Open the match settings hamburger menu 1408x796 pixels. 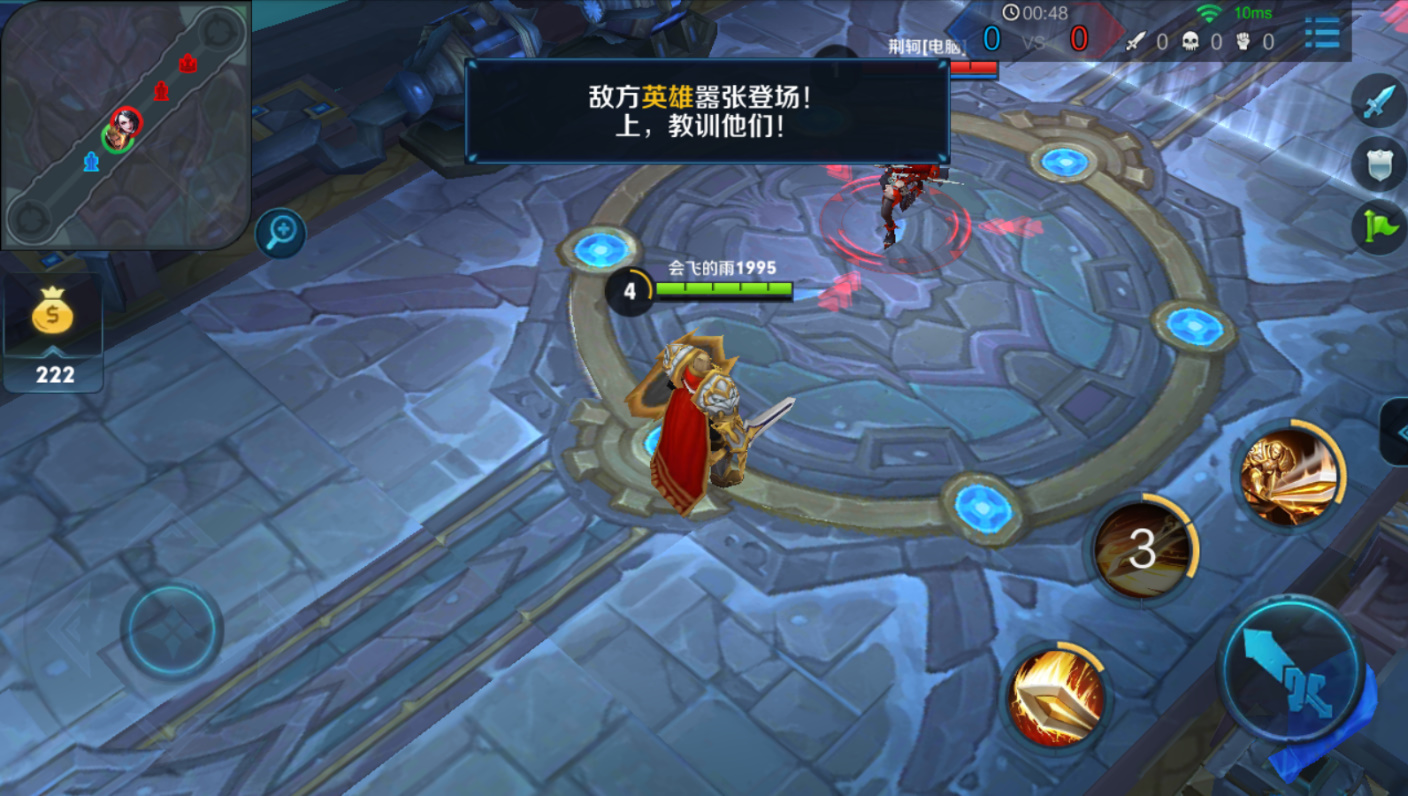click(x=1322, y=32)
